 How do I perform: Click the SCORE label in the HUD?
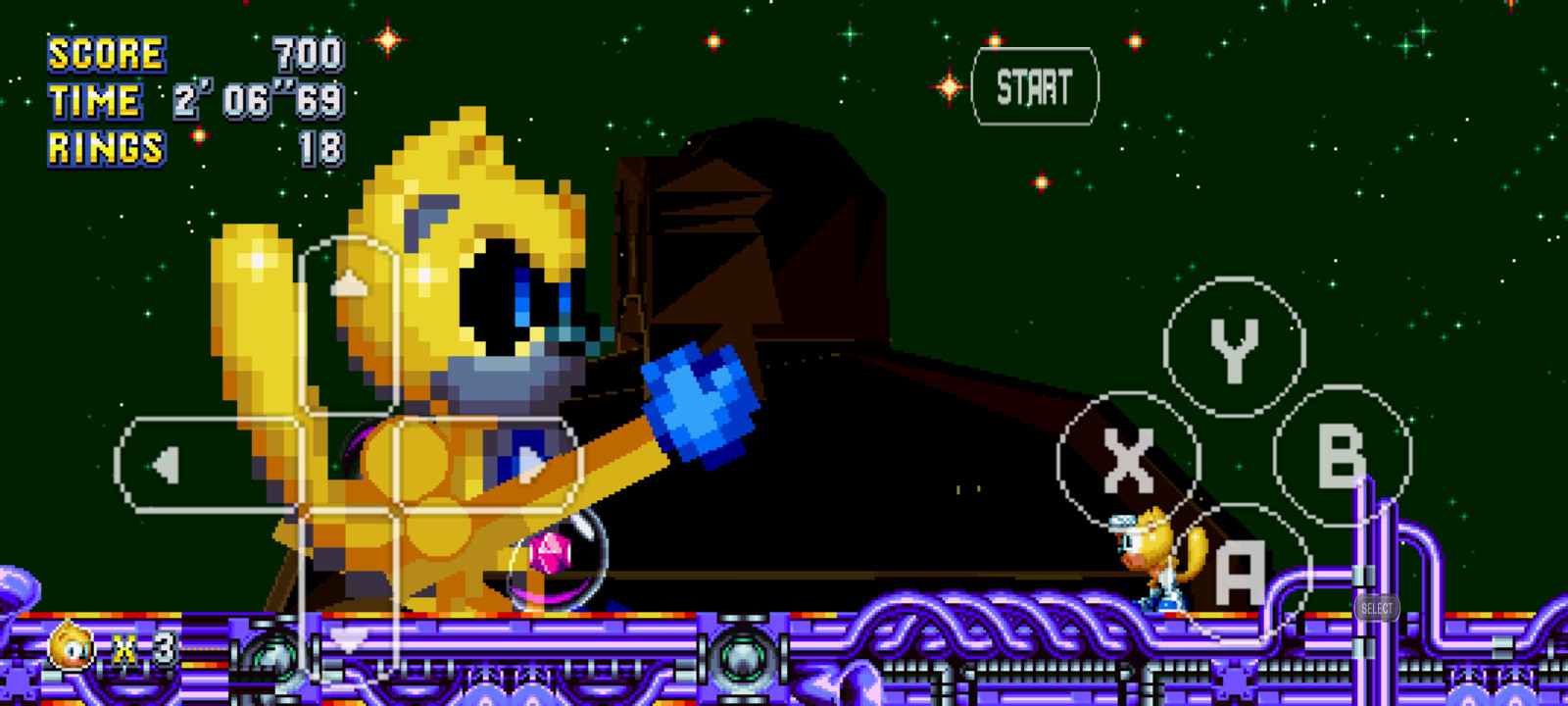point(106,54)
